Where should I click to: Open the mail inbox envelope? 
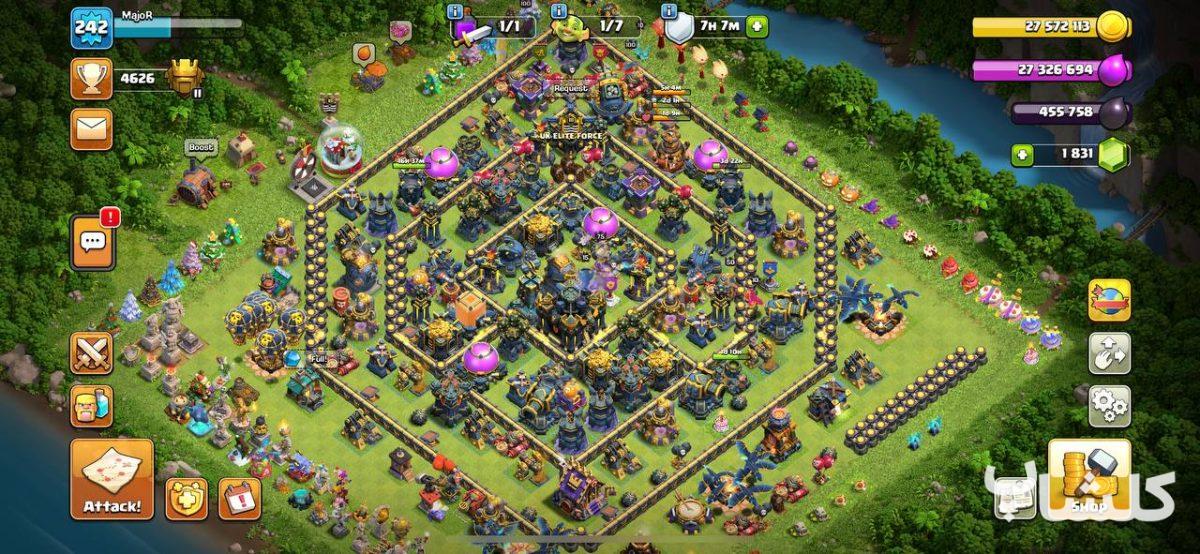pyautogui.click(x=91, y=129)
